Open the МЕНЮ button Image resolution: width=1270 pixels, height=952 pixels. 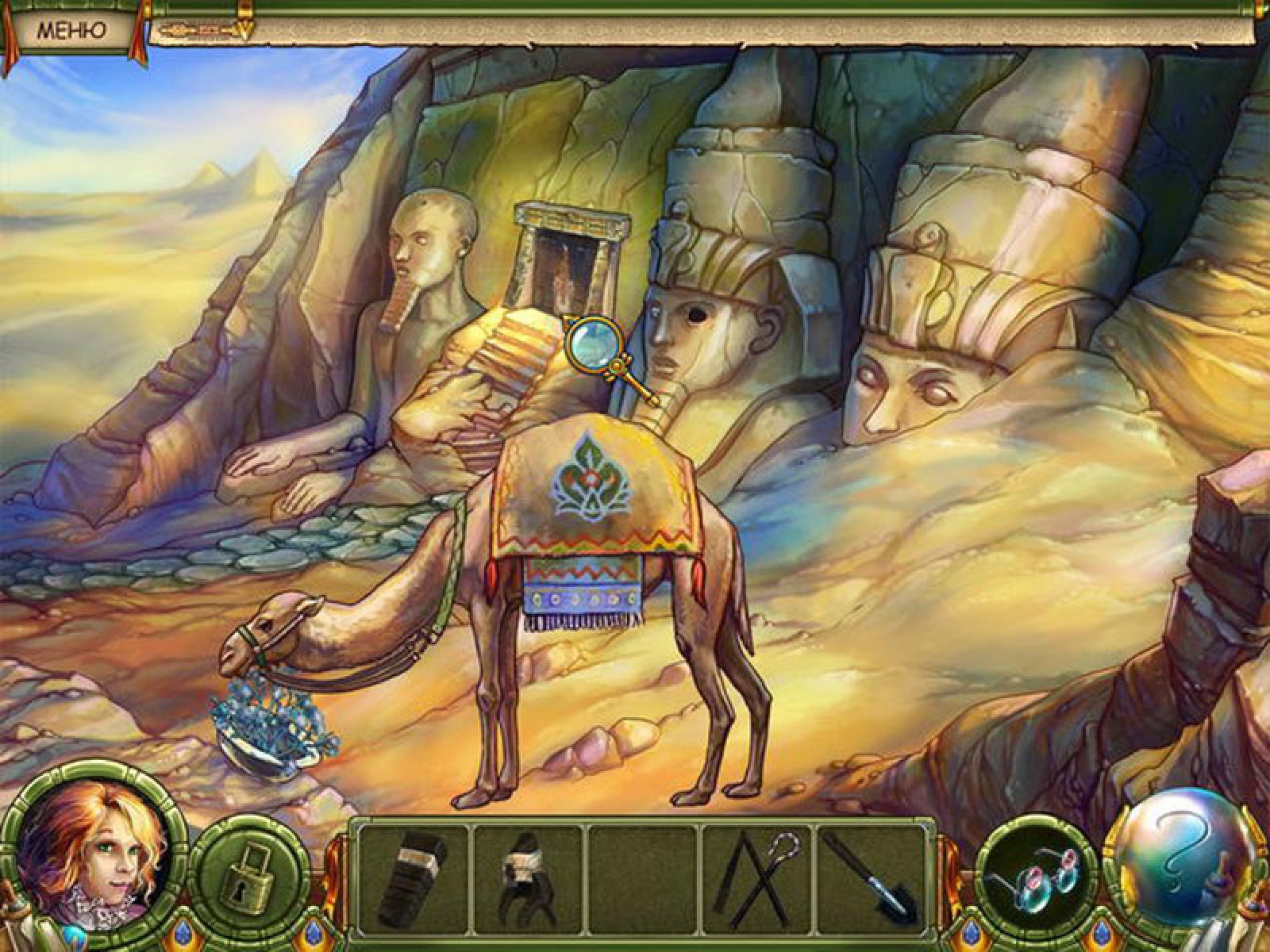pyautogui.click(x=71, y=32)
